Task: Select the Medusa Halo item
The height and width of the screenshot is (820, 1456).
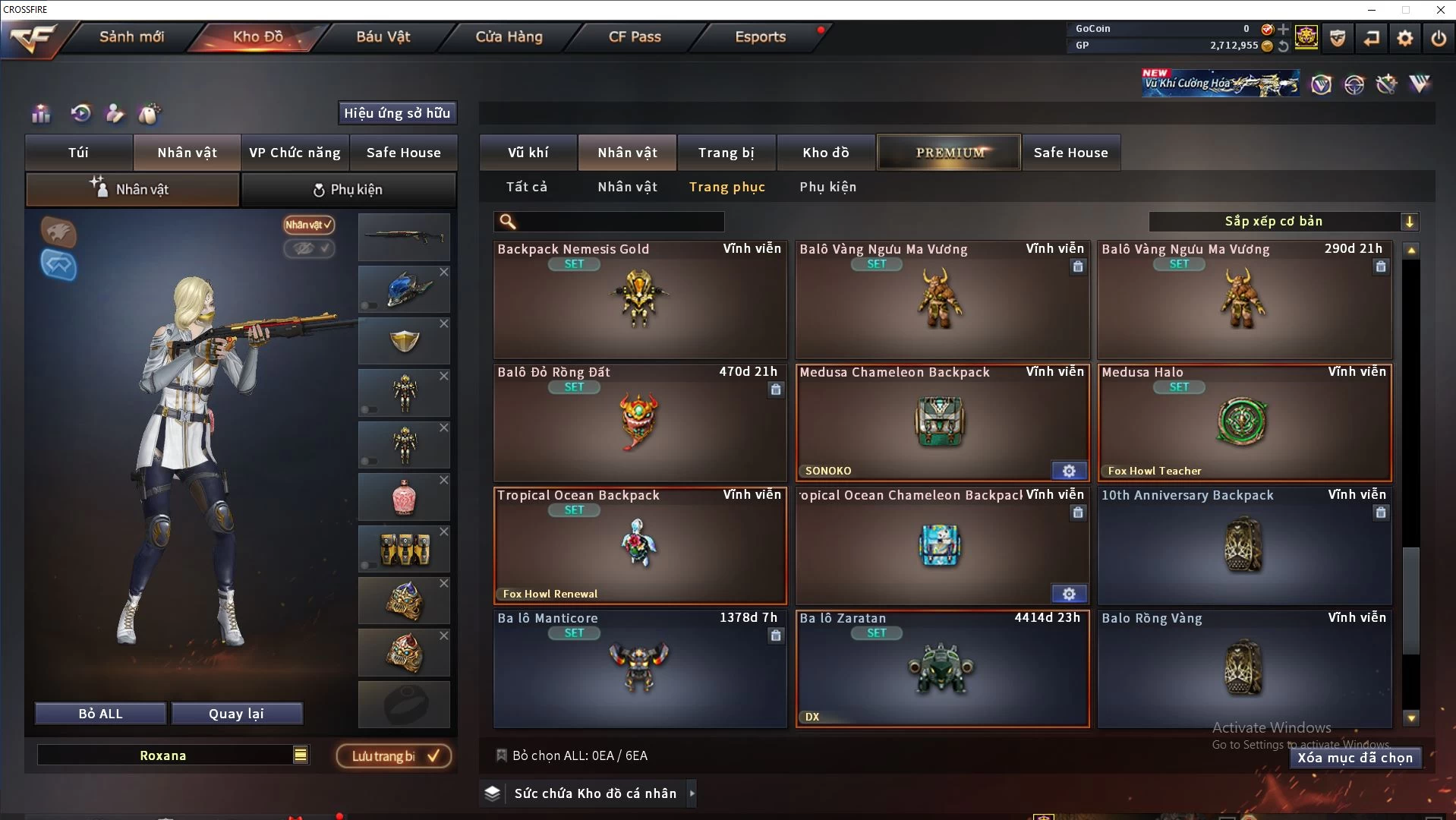Action: click(1243, 423)
